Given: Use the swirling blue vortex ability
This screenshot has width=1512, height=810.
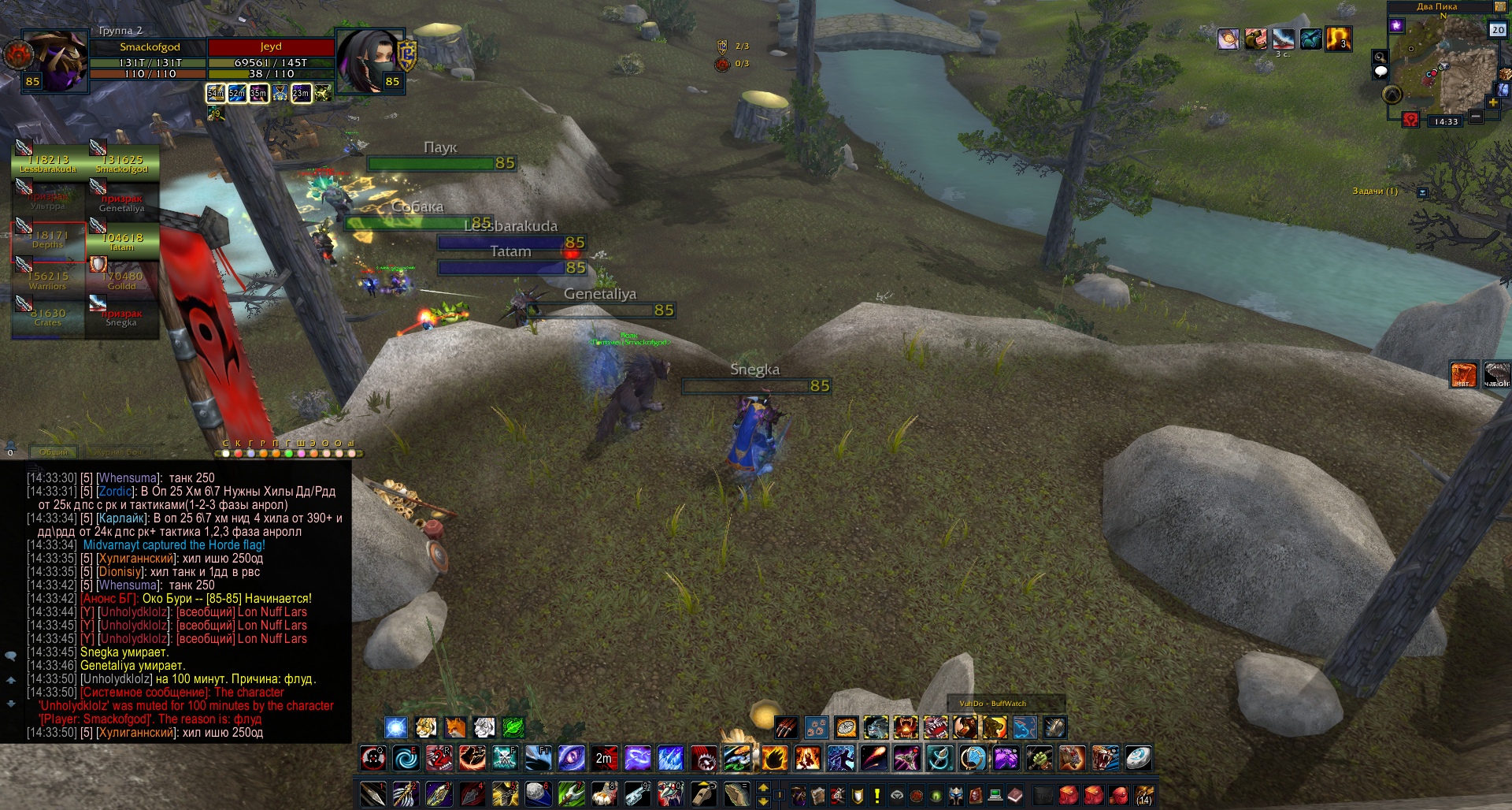Looking at the screenshot, I should [x=406, y=758].
